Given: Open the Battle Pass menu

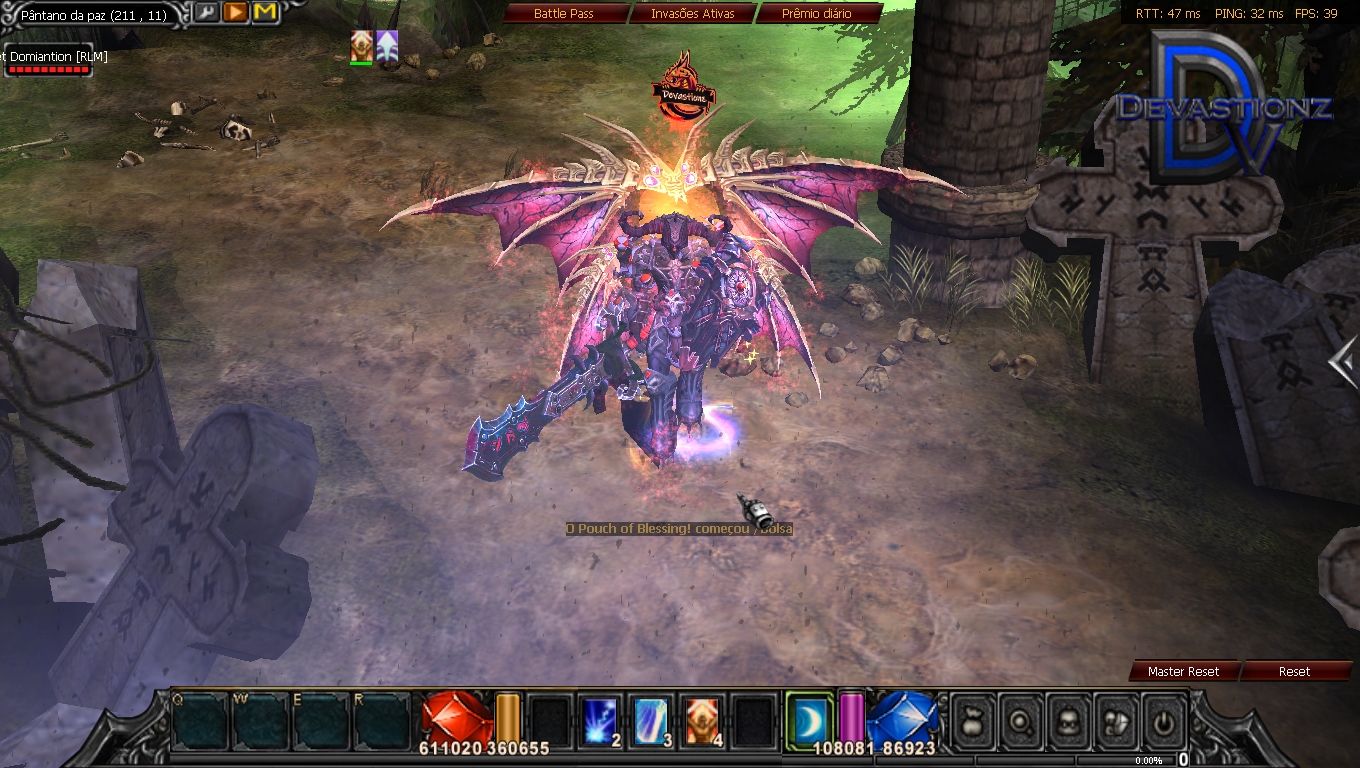Looking at the screenshot, I should (564, 14).
